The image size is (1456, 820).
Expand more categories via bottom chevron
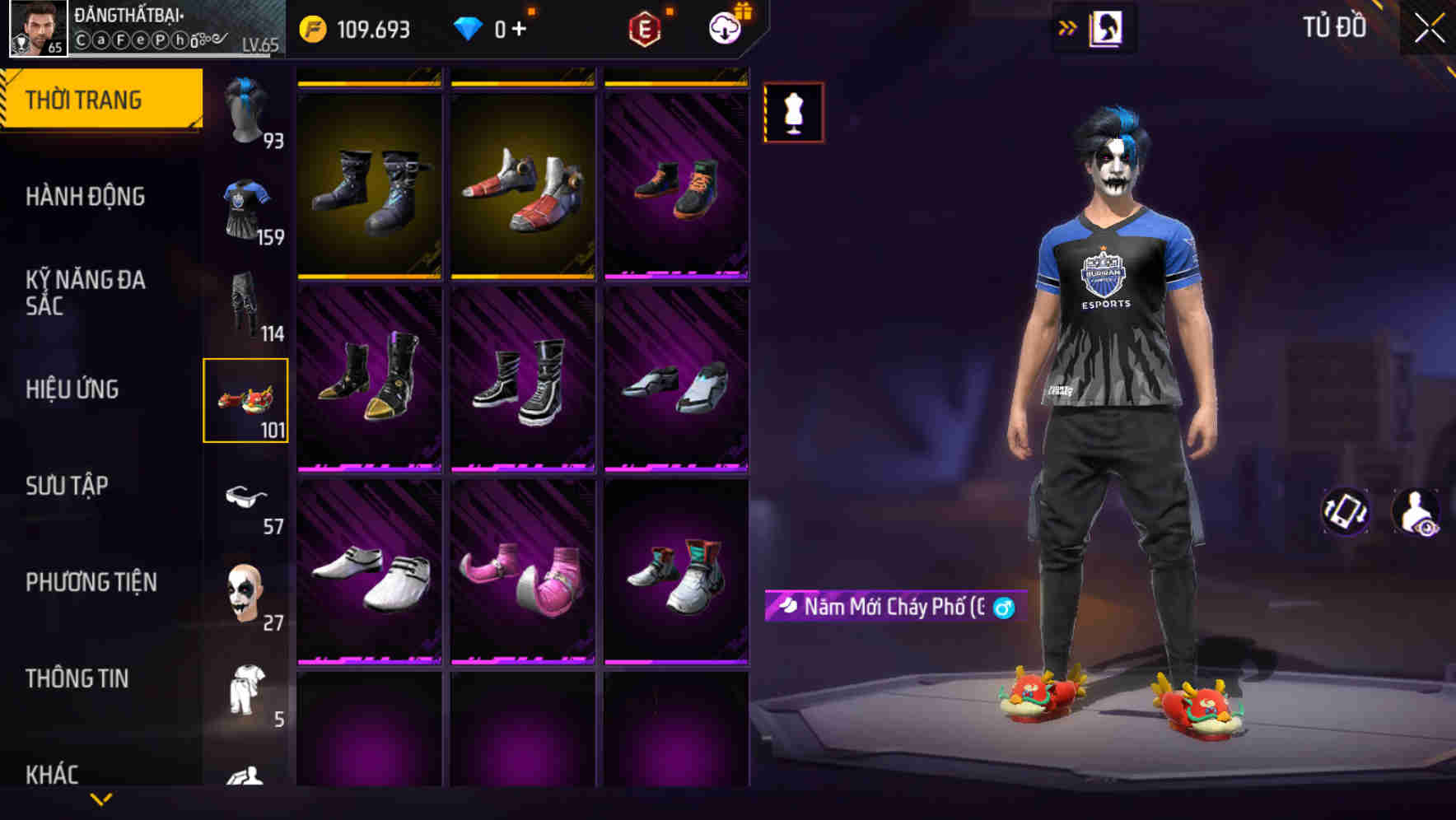[x=101, y=798]
